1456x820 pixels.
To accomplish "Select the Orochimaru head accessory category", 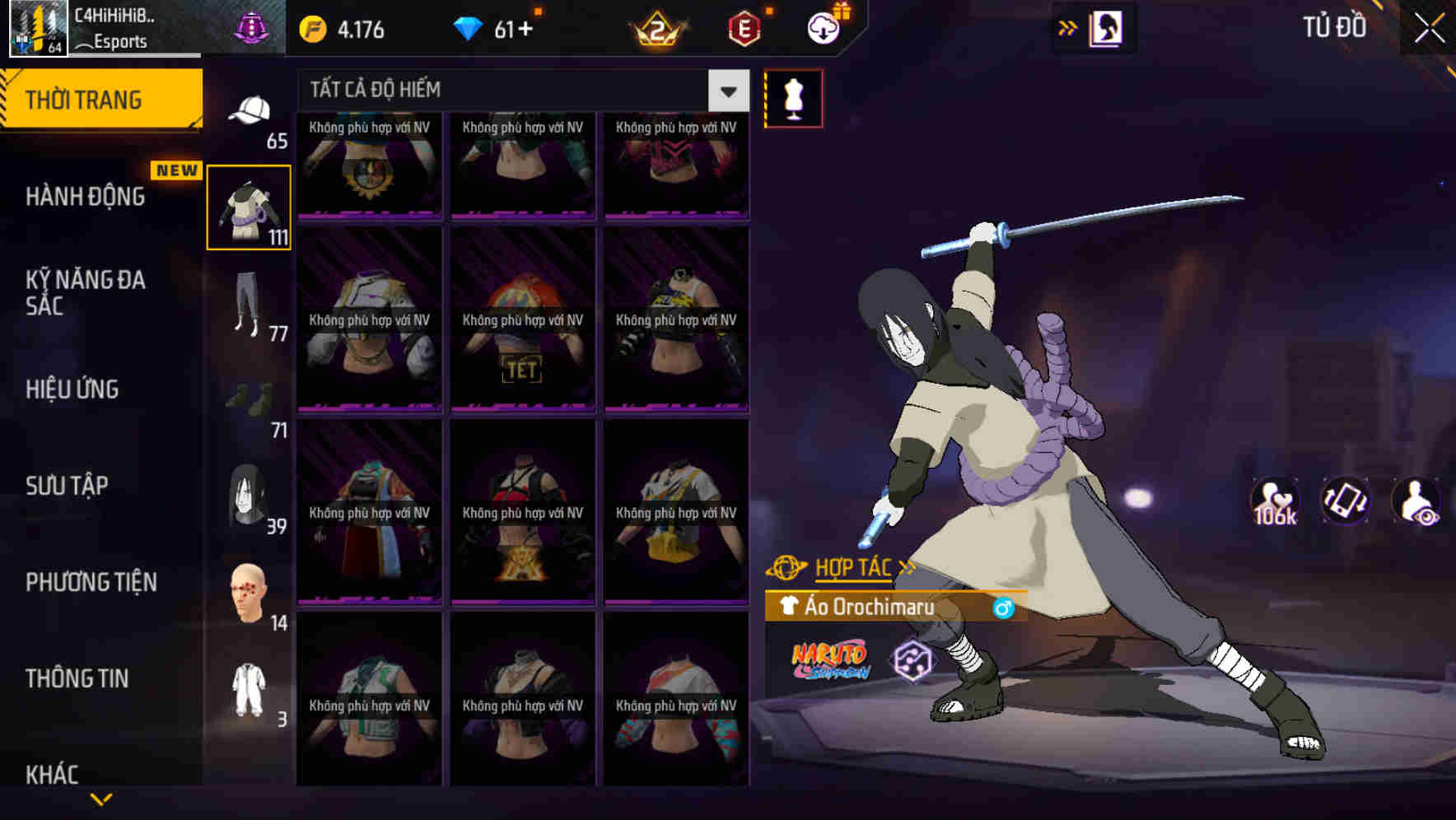I will [250, 495].
